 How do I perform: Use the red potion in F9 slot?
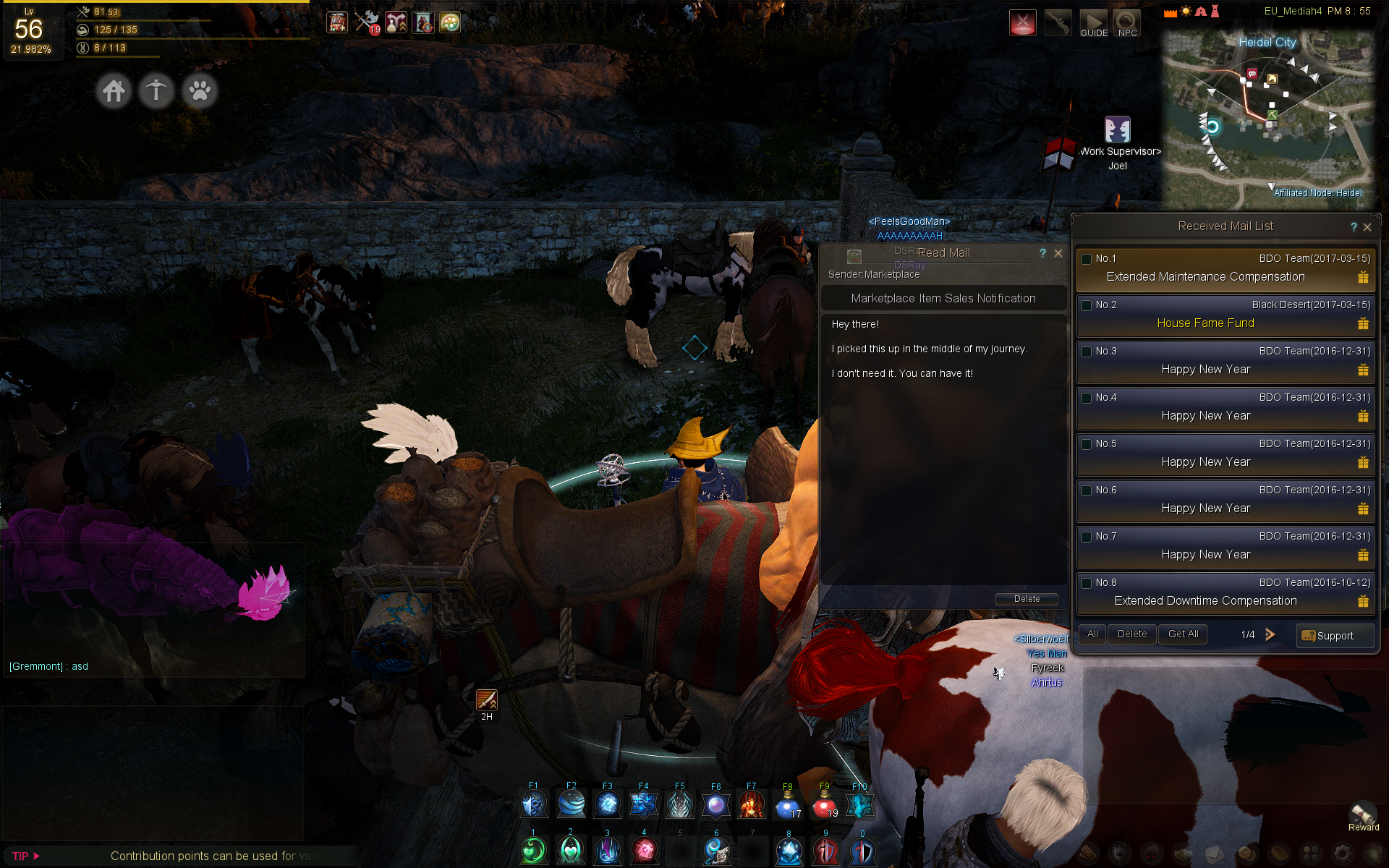[824, 804]
